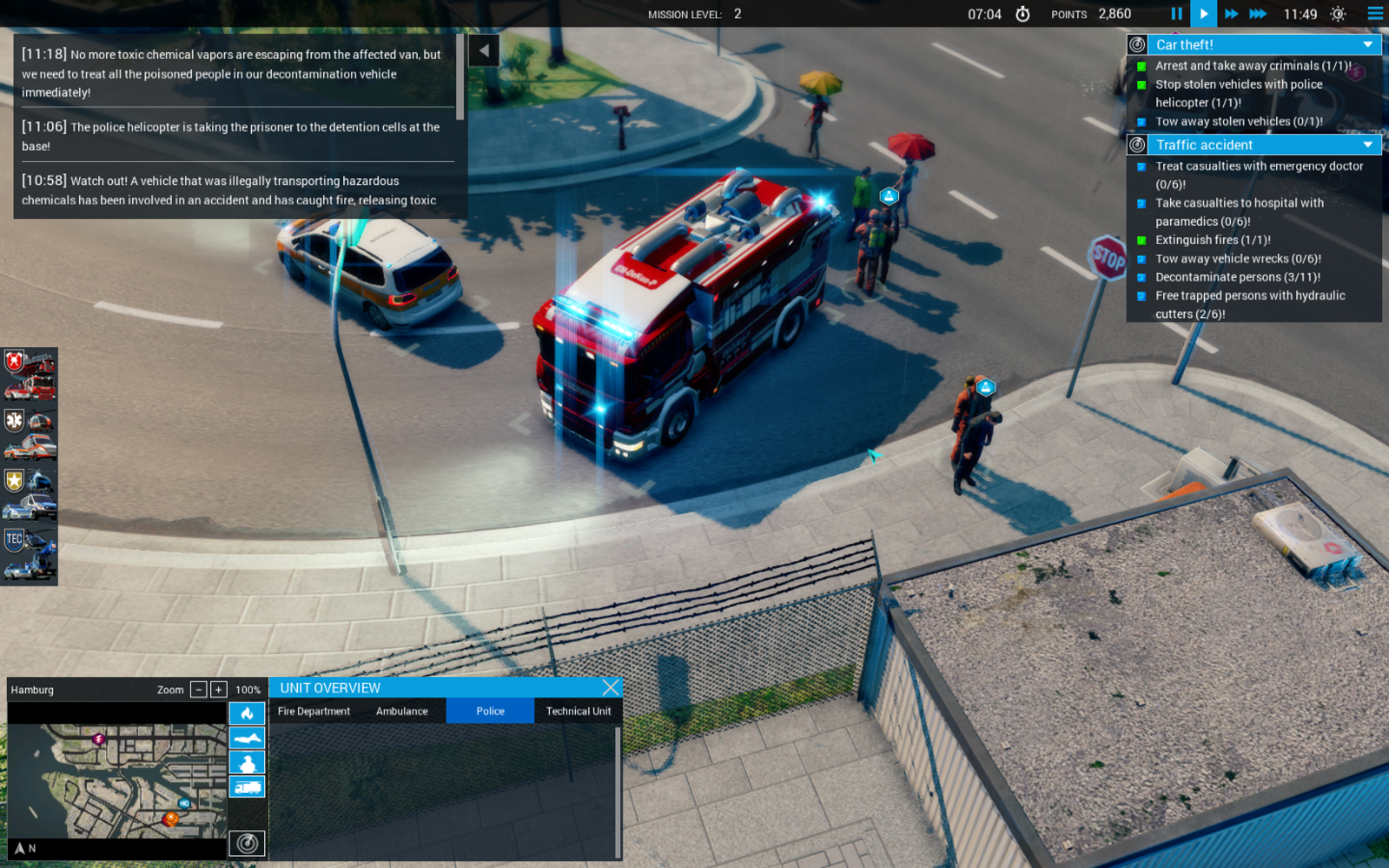Open the police unit category
Screen dimensions: 1389x868
(30, 494)
